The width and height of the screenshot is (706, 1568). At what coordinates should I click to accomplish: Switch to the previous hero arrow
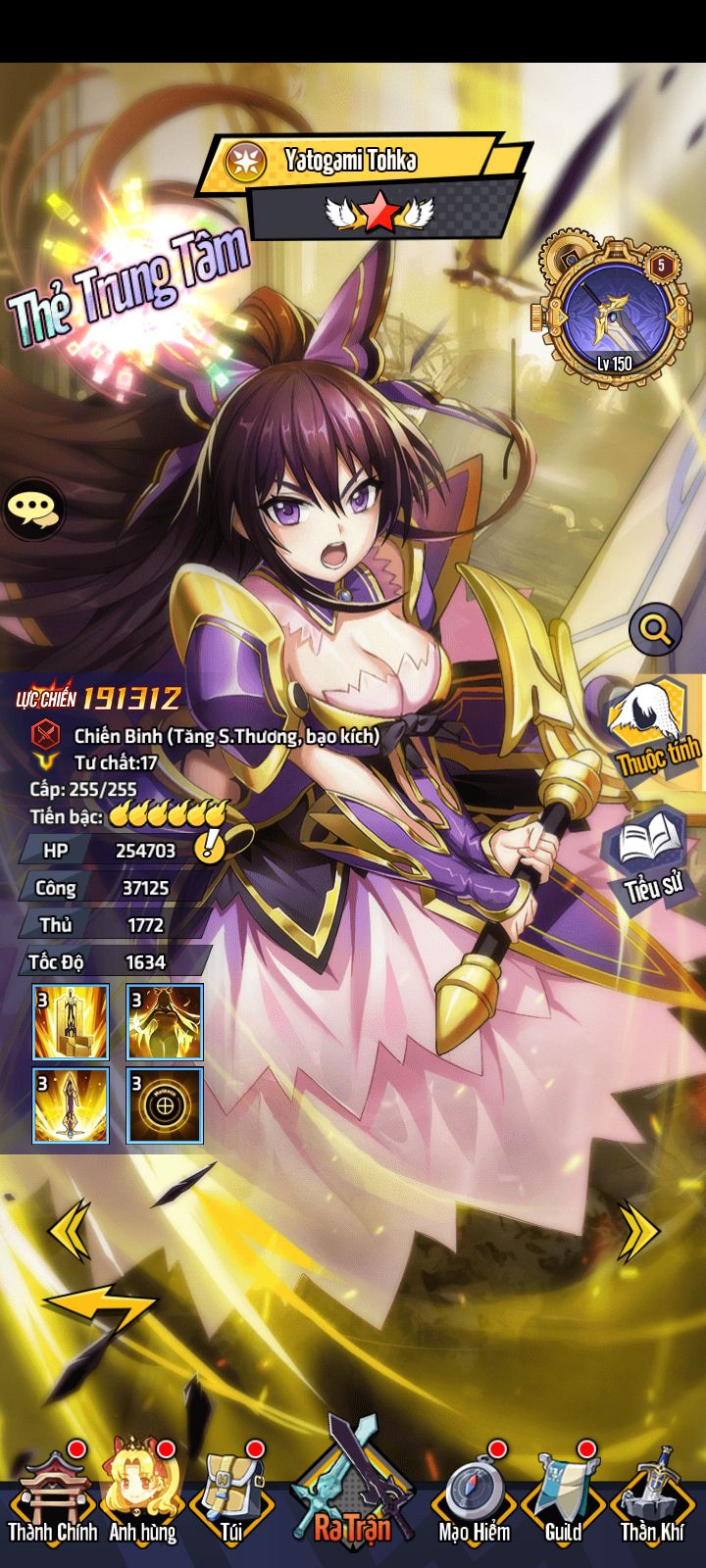(70, 1229)
